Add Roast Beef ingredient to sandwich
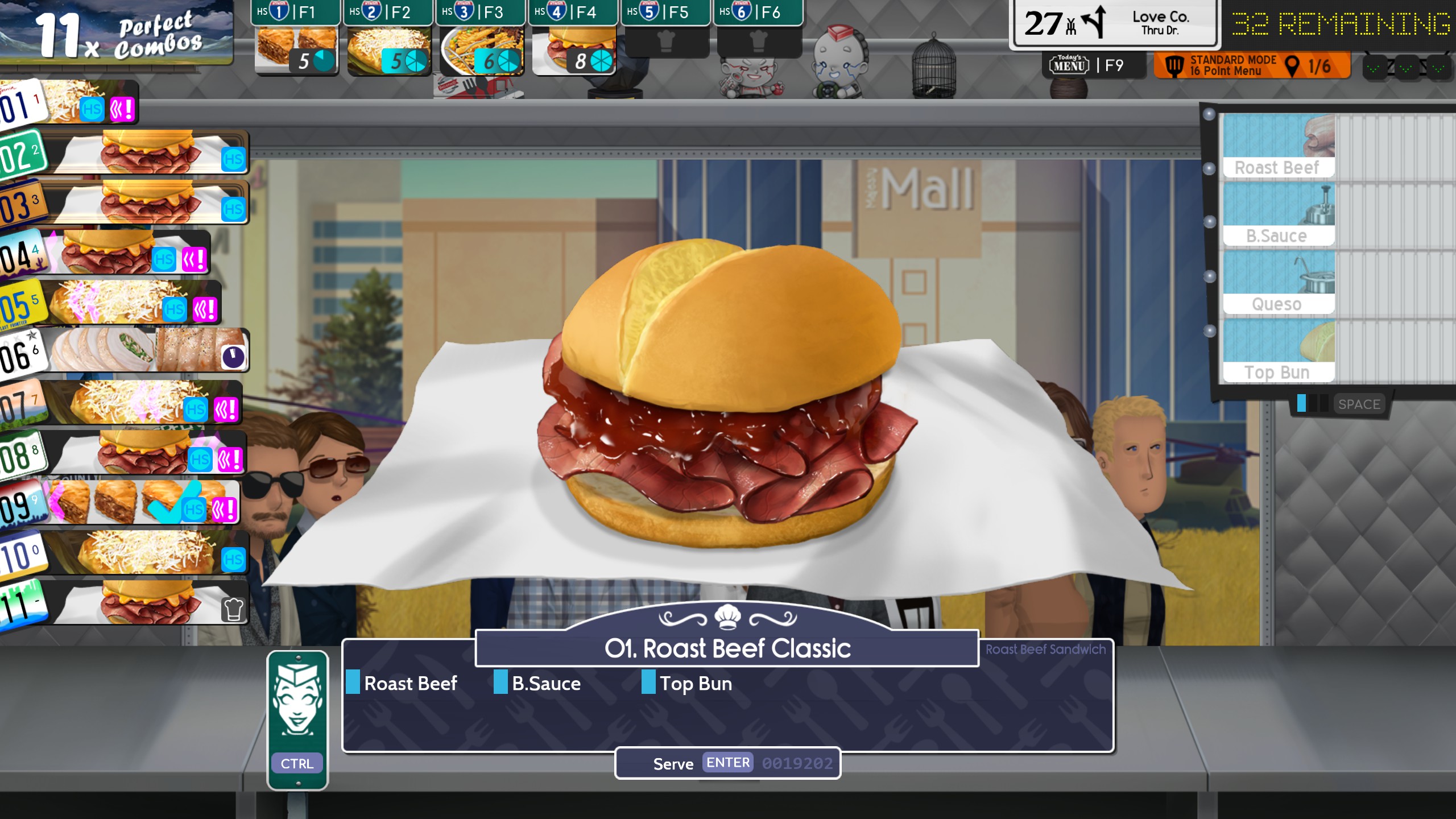The height and width of the screenshot is (819, 1456). coord(1279,146)
